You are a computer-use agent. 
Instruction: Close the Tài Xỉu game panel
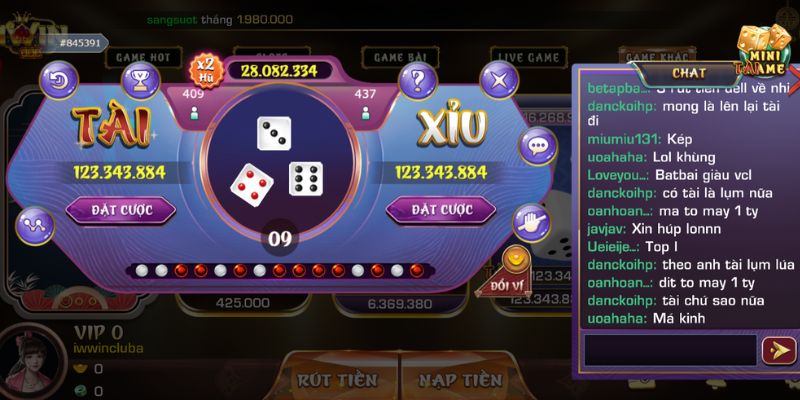coord(499,78)
